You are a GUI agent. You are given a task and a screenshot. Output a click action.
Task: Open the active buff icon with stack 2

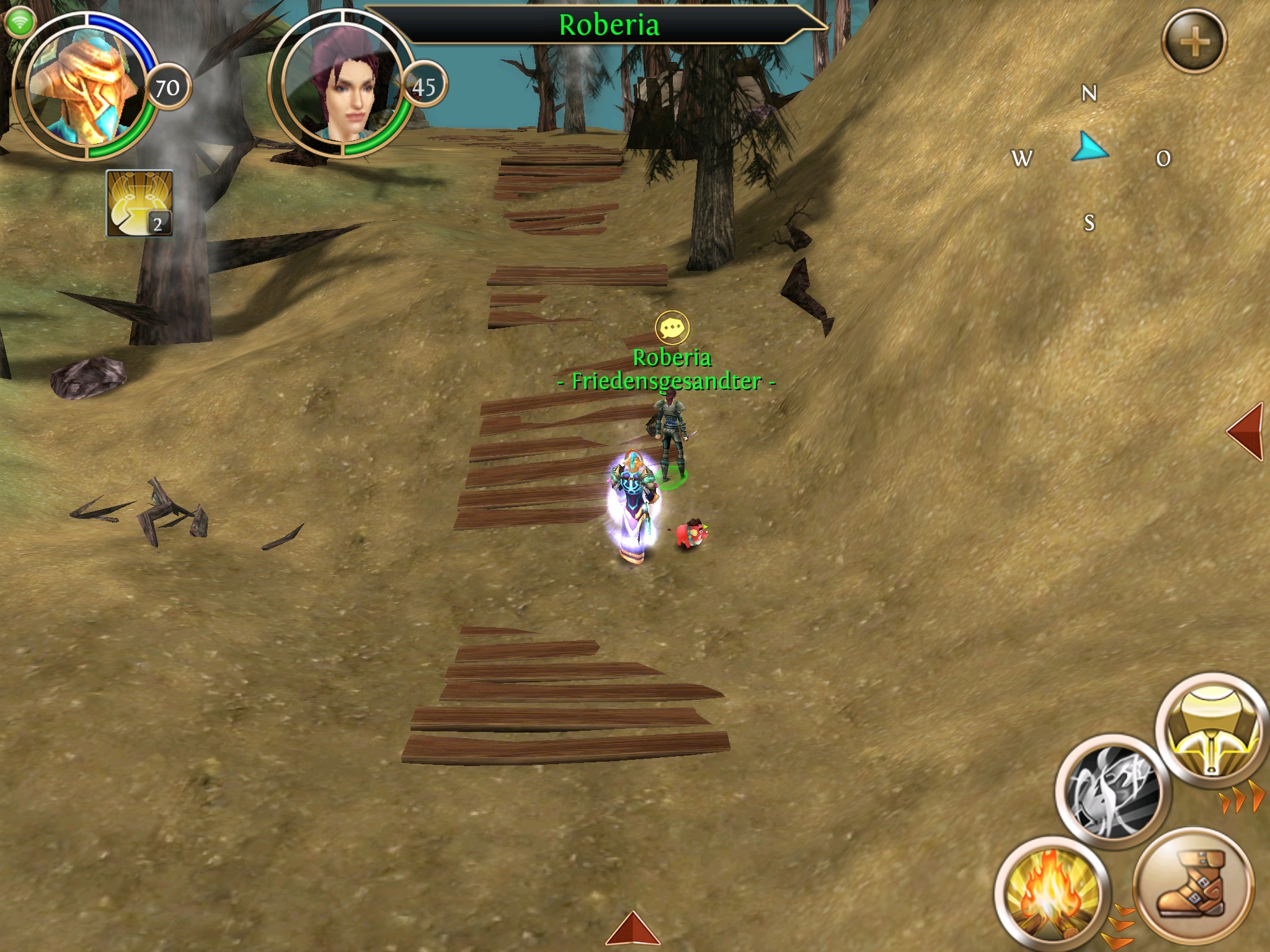[140, 203]
